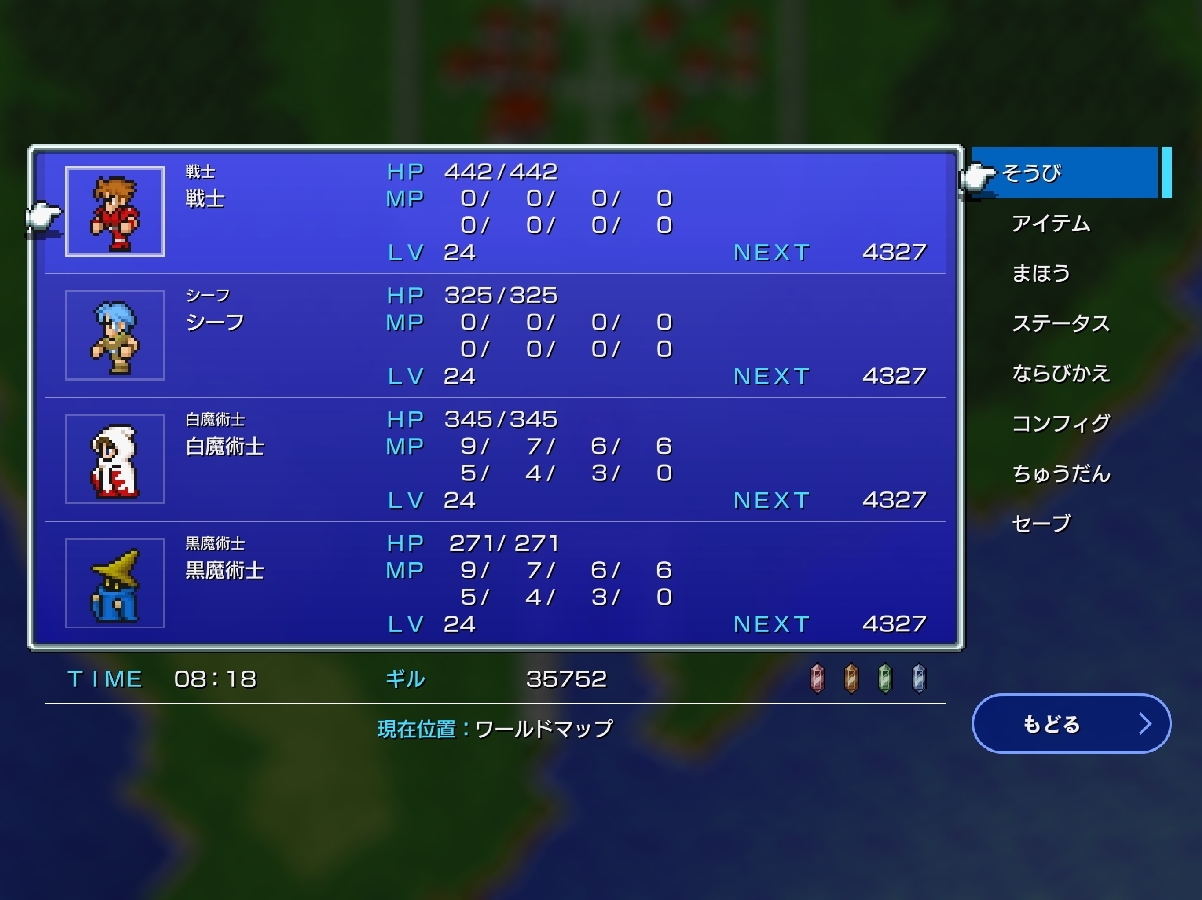Select アイテム from the menu
Screen dimensions: 1202x900
[x=1050, y=223]
